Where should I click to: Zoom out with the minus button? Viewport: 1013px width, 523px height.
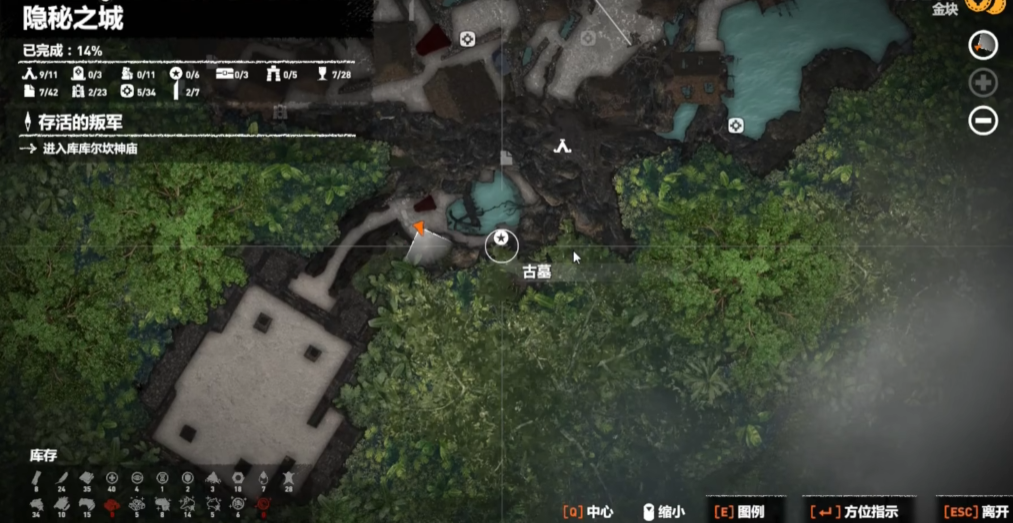point(983,121)
